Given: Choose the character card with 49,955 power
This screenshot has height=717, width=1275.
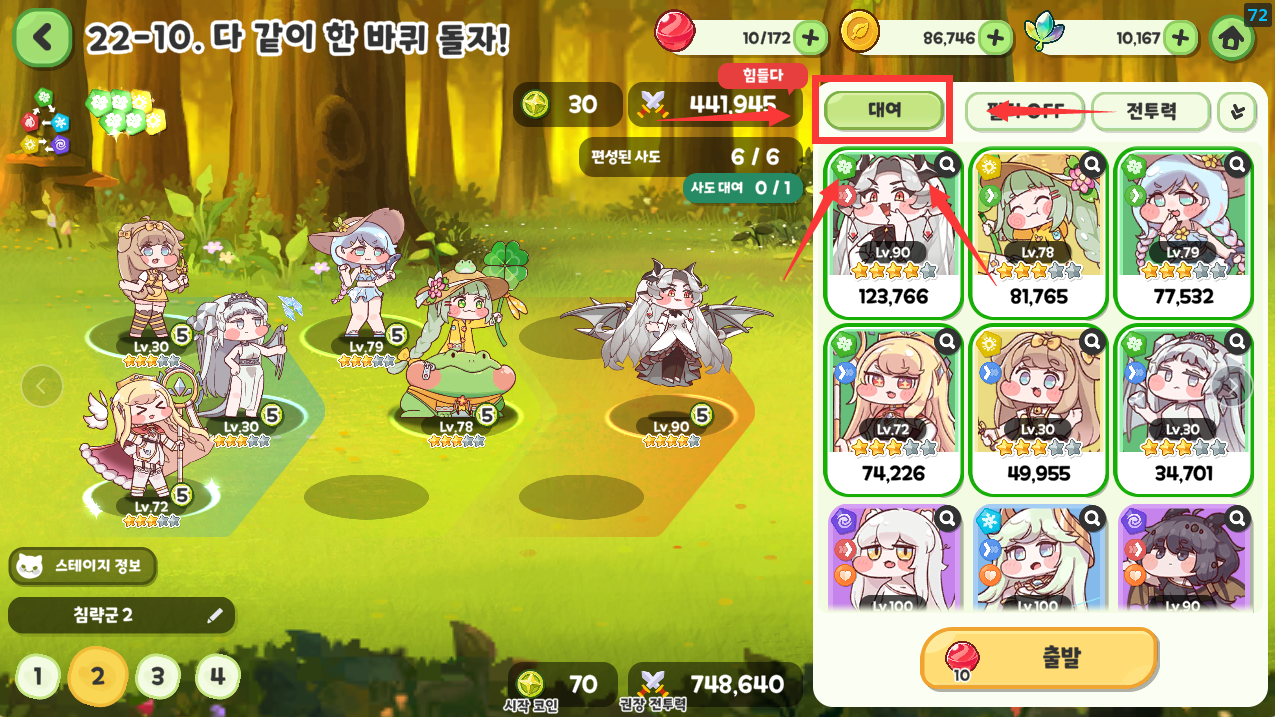Looking at the screenshot, I should [x=1037, y=410].
